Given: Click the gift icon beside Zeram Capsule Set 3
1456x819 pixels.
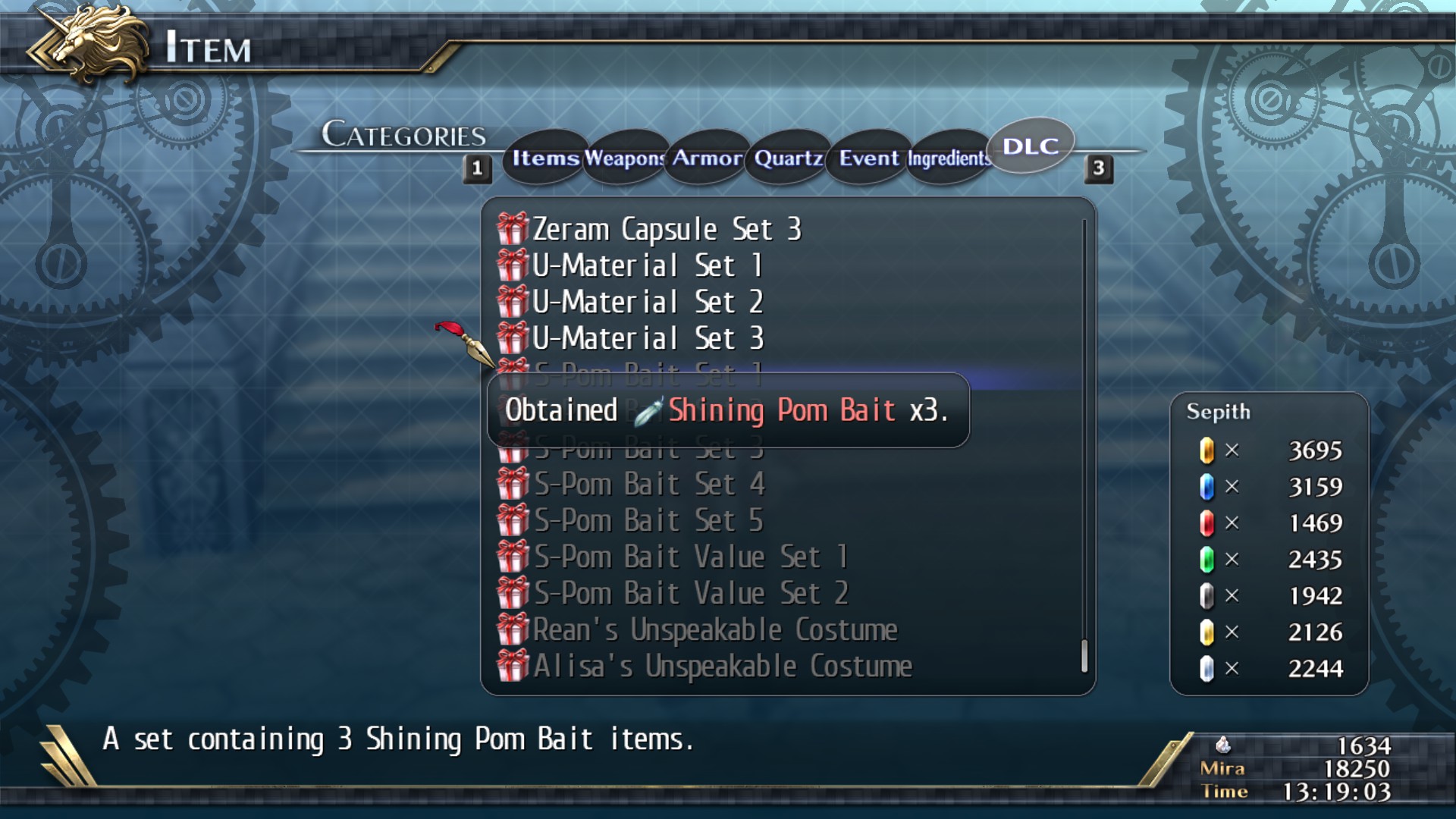Looking at the screenshot, I should point(513,228).
